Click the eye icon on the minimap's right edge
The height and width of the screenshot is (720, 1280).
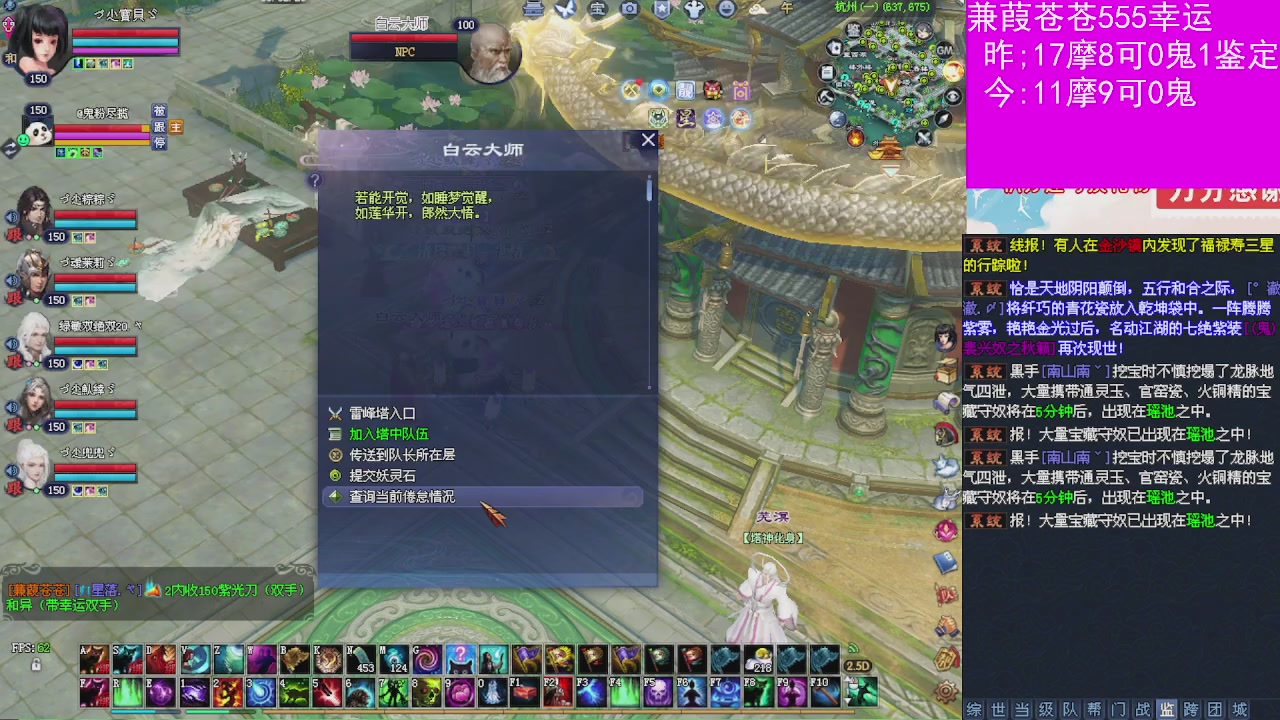tap(953, 95)
